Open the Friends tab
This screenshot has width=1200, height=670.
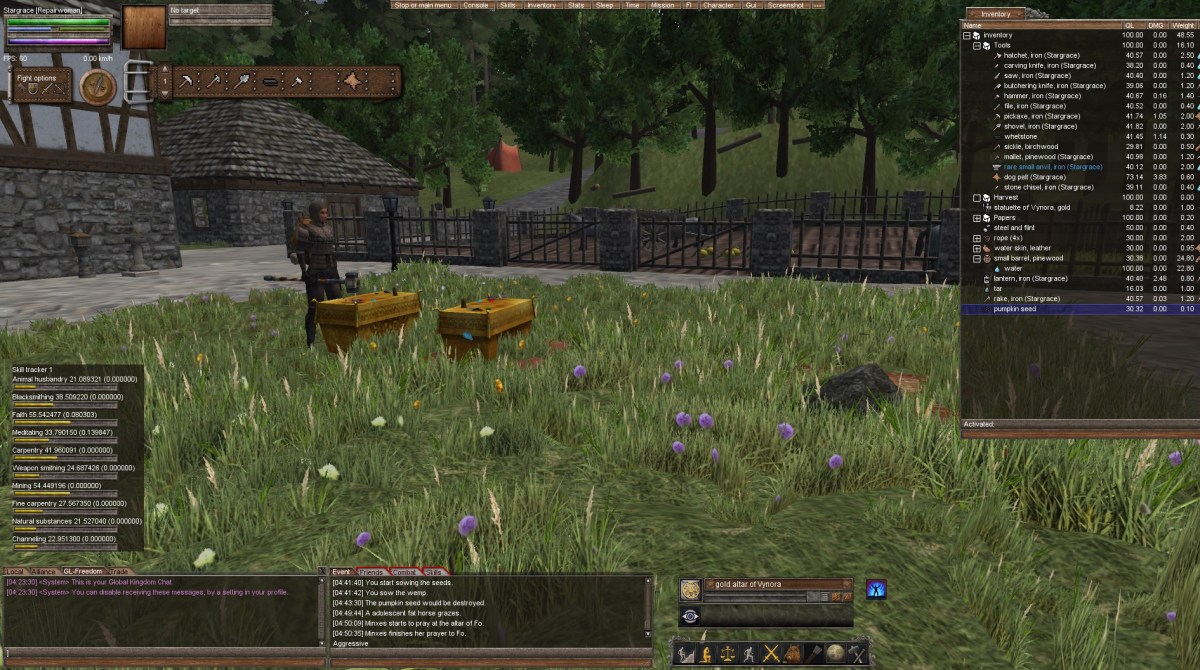[372, 572]
